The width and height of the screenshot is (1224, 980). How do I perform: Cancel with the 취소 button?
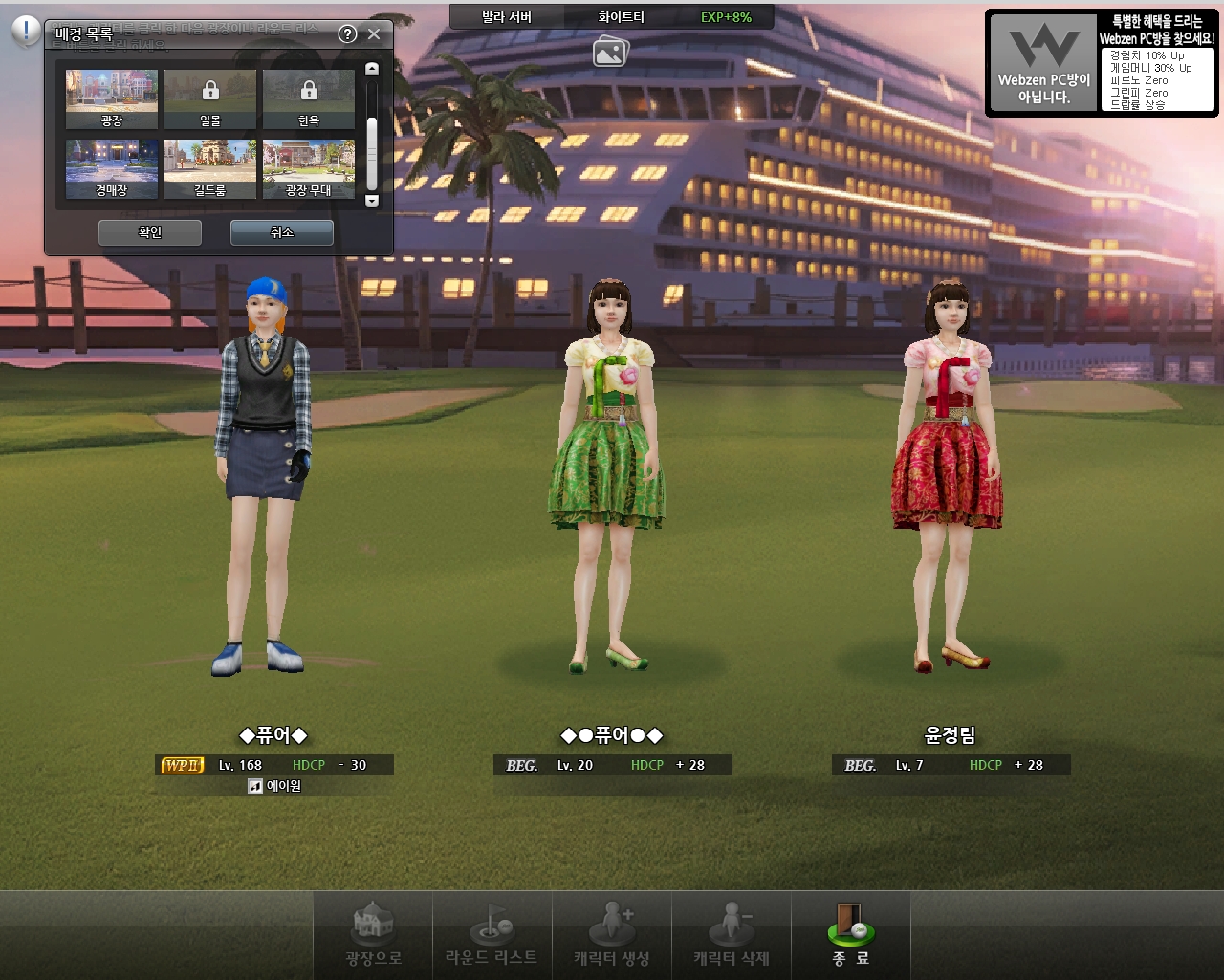tap(282, 232)
